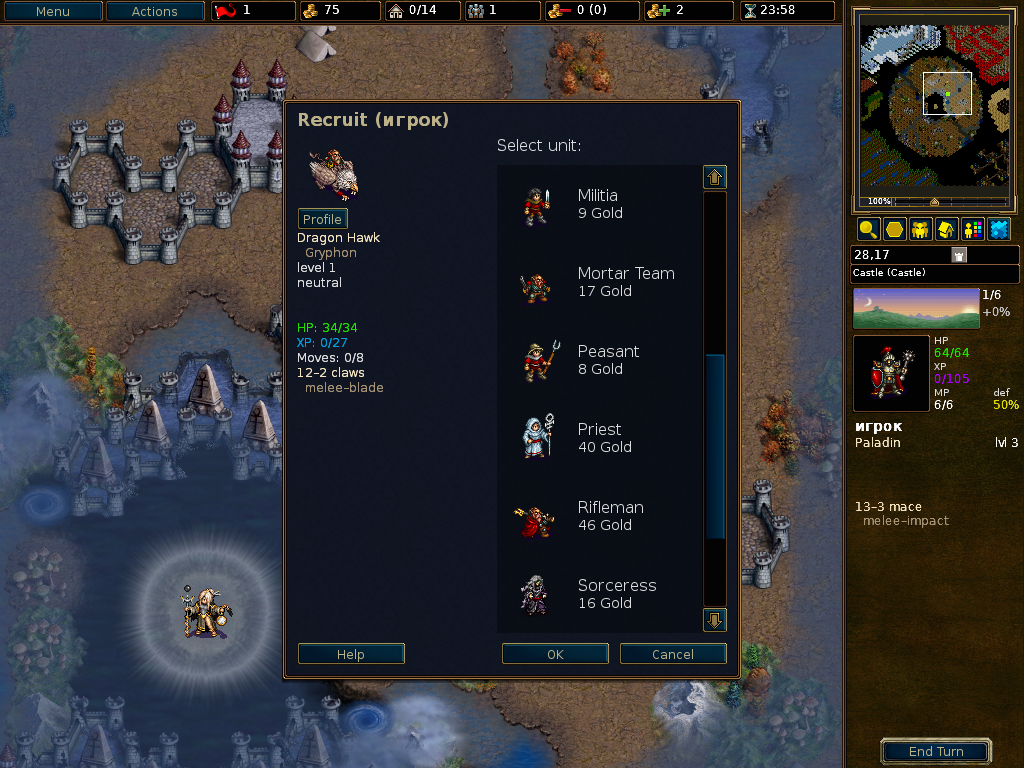Open the Actions menu
The width and height of the screenshot is (1024, 768).
pyautogui.click(x=154, y=12)
